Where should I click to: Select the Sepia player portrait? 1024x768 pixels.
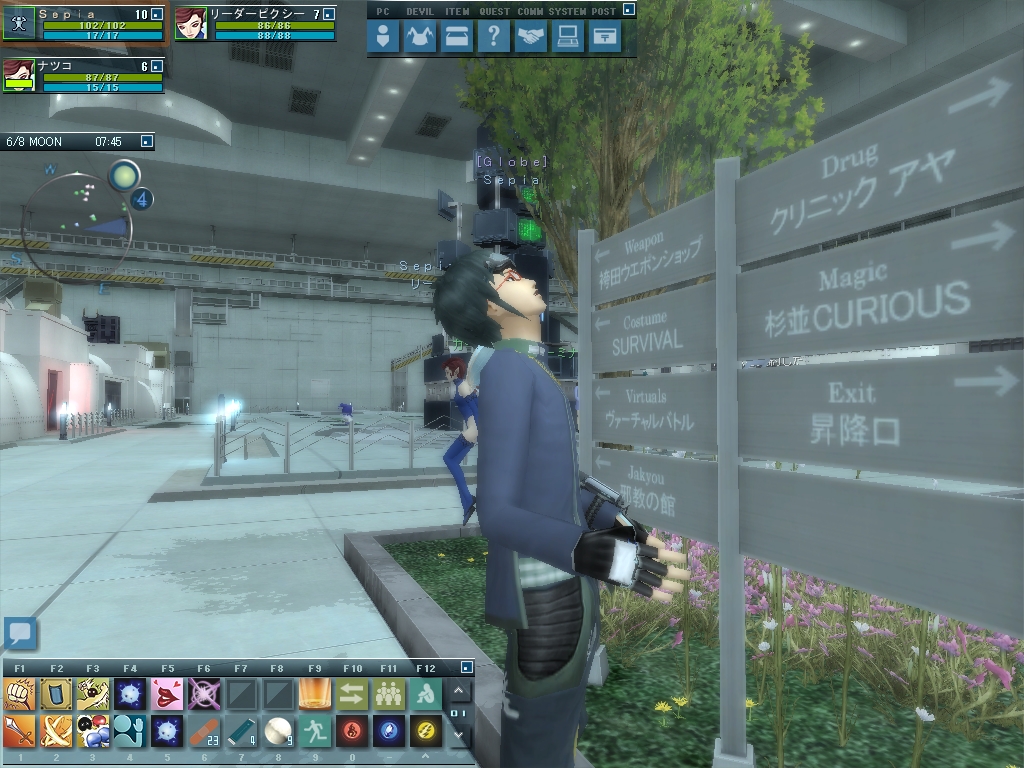tap(18, 24)
